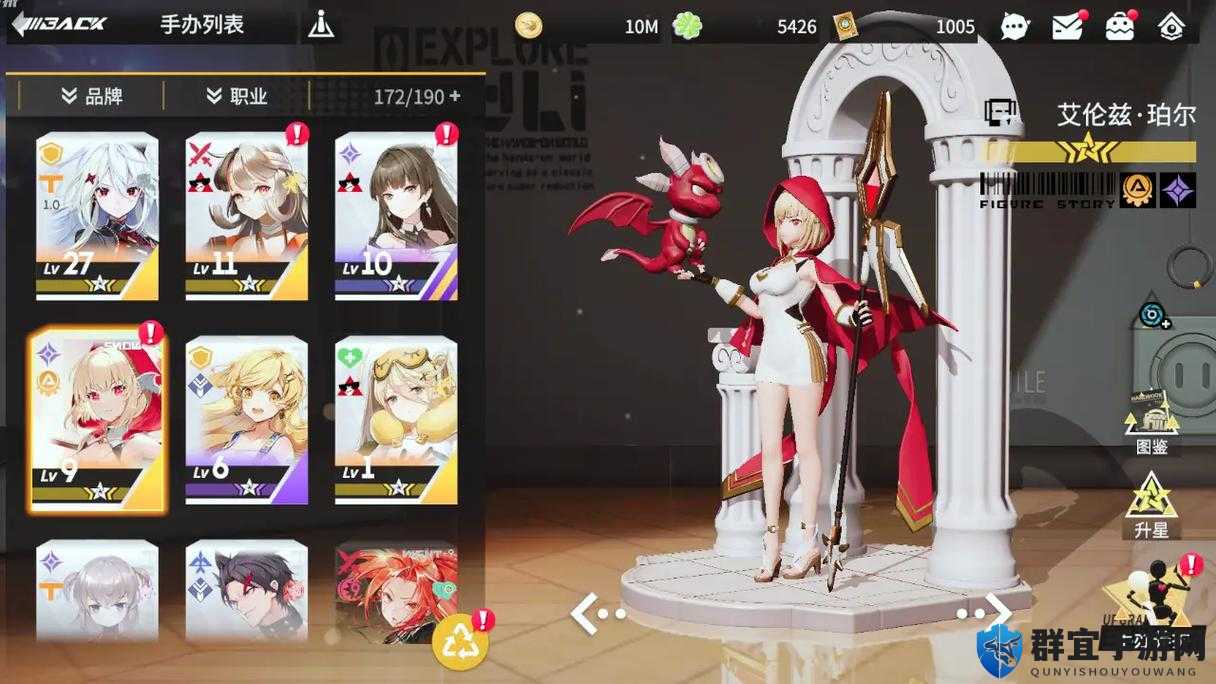The image size is (1216, 684).
Task: Show the next figure with right arrow
Action: [x=985, y=610]
